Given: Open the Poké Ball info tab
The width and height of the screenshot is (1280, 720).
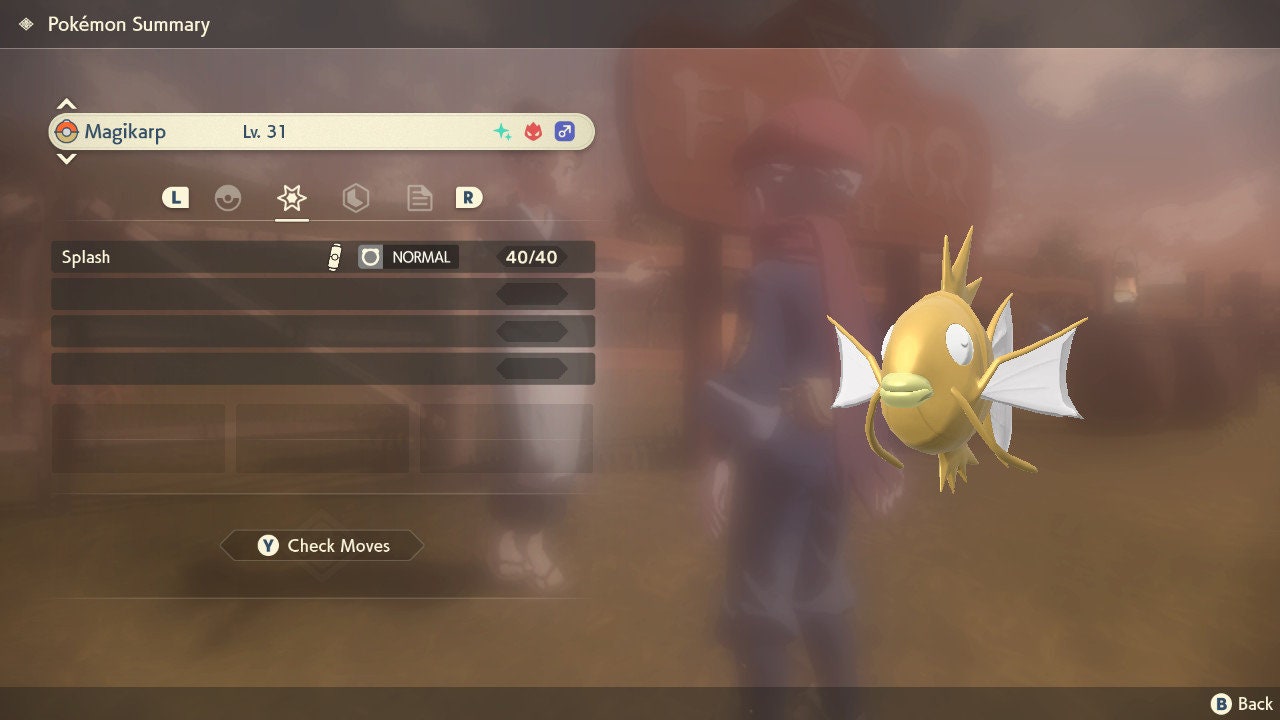Looking at the screenshot, I should coord(229,198).
